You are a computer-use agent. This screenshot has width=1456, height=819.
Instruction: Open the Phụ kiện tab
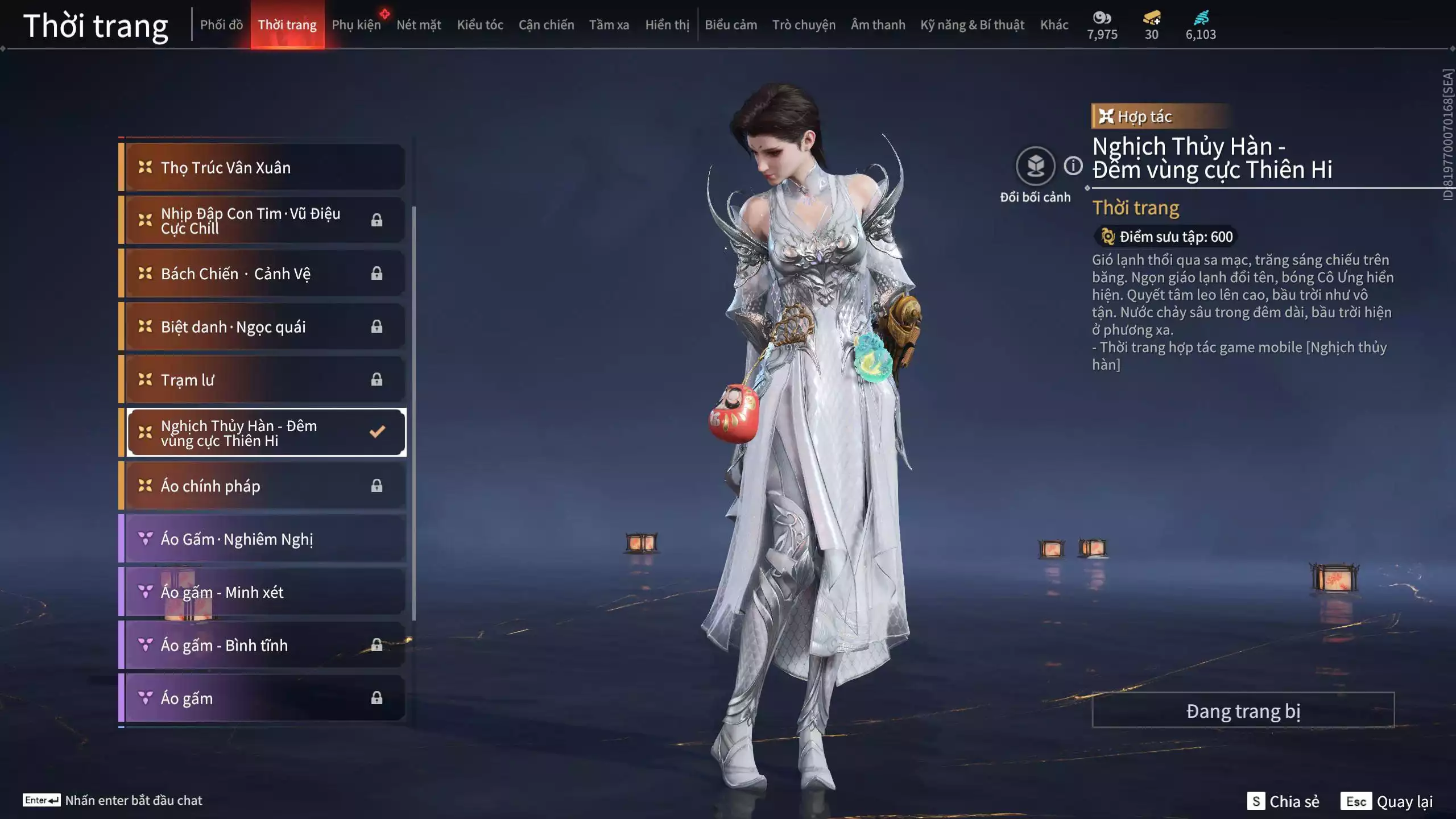point(356,25)
